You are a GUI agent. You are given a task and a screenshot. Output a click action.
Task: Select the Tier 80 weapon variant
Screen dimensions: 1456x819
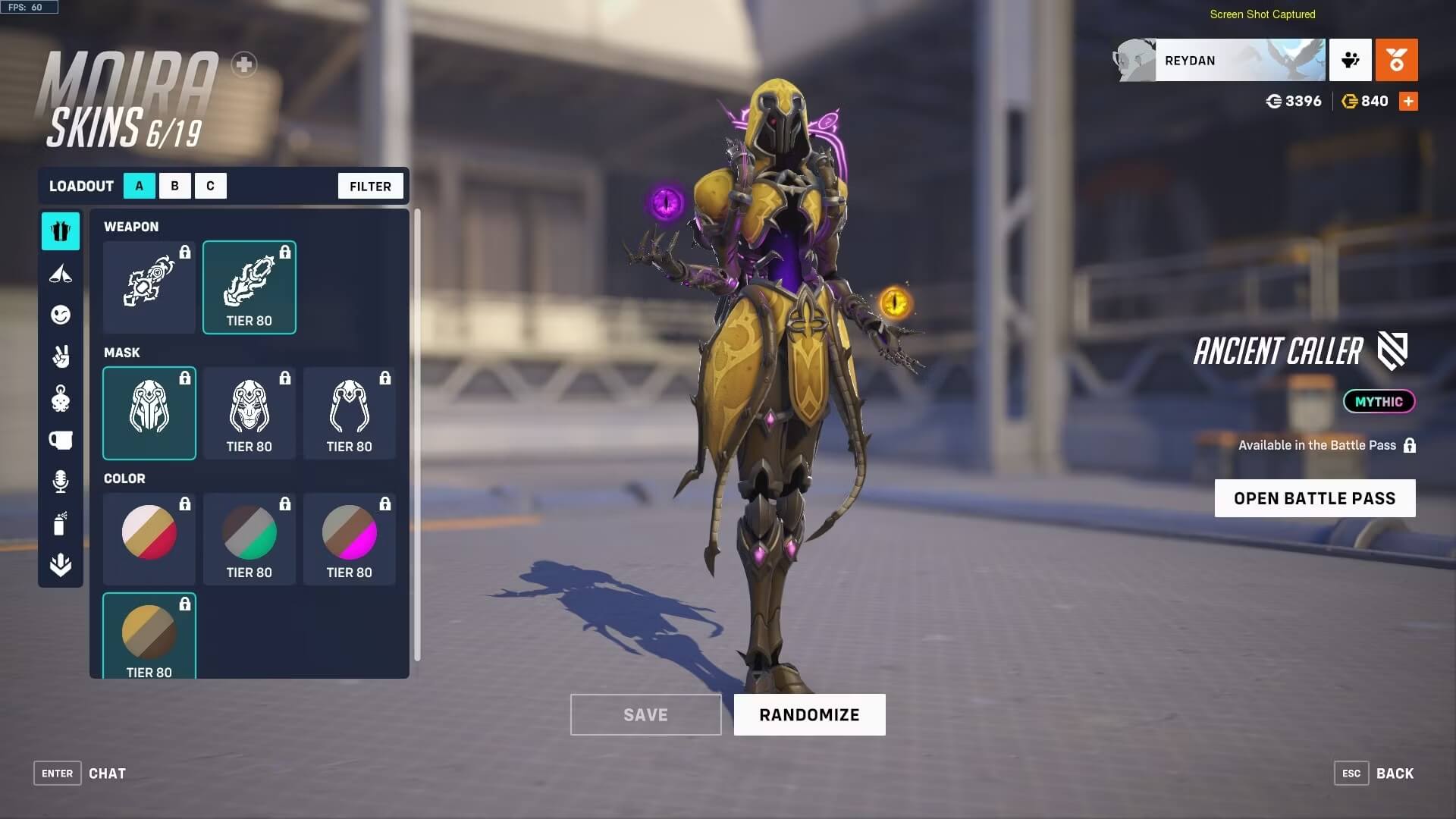pos(249,287)
